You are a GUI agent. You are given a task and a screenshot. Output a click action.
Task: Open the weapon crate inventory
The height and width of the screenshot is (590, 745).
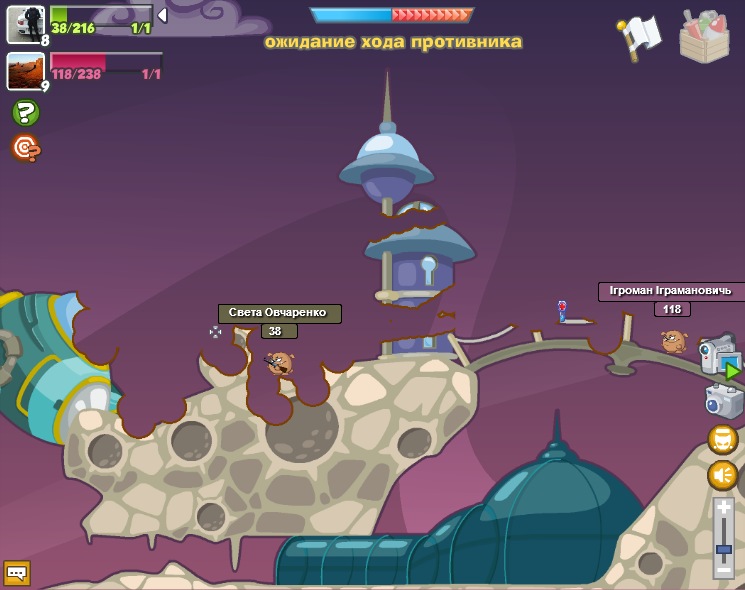click(x=704, y=38)
